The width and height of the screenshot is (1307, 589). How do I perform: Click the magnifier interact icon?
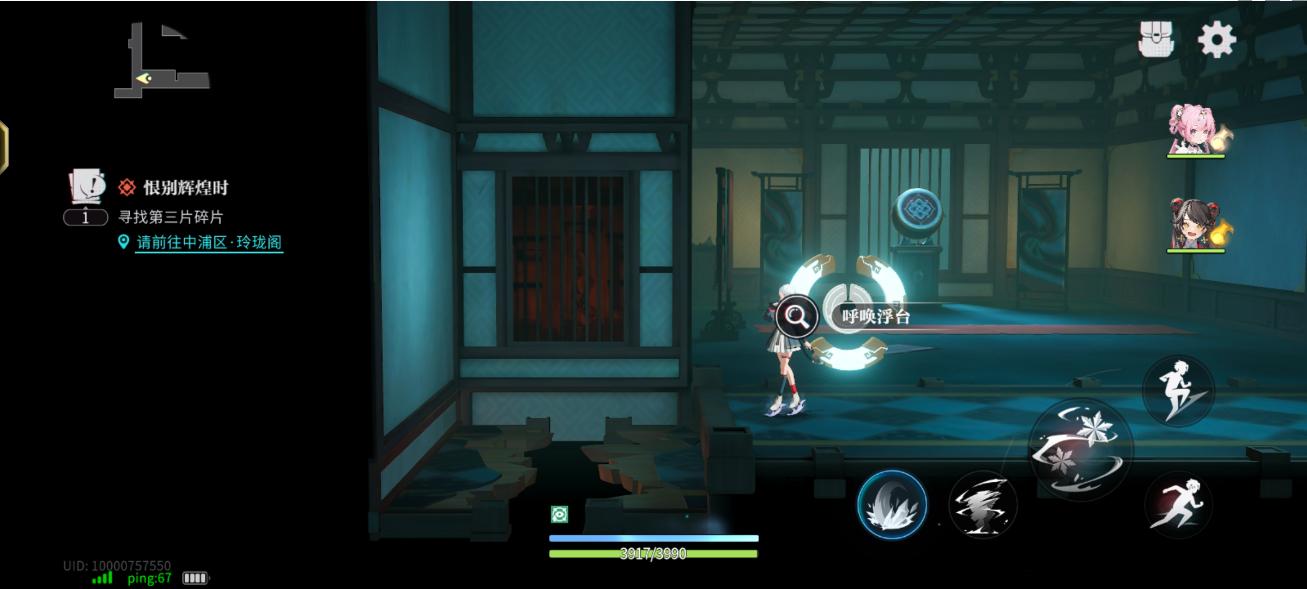797,317
